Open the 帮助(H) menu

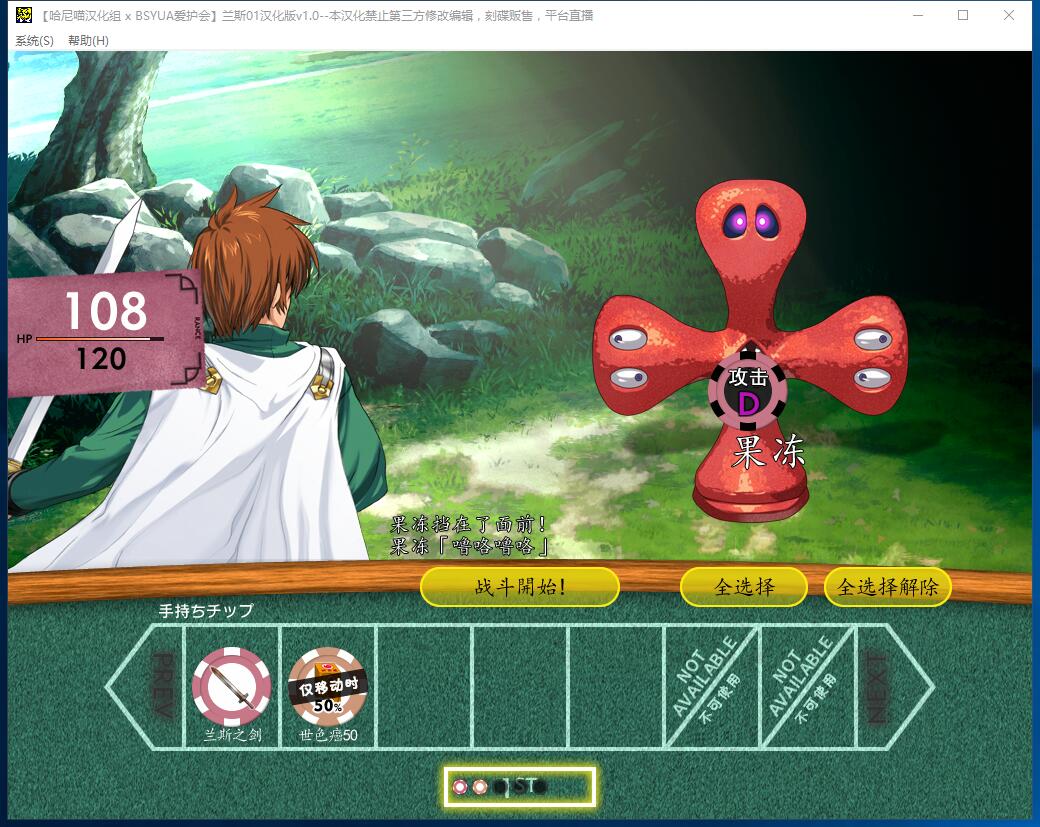pos(88,40)
